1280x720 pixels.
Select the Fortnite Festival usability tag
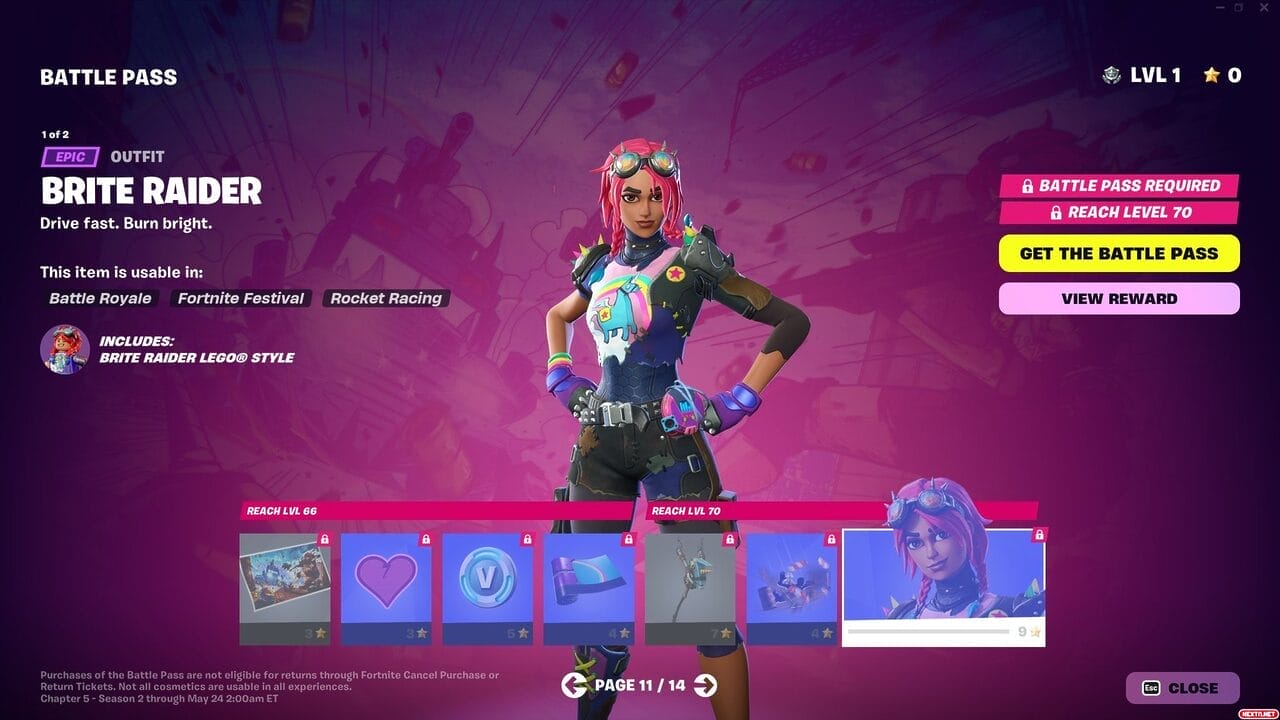coord(240,298)
